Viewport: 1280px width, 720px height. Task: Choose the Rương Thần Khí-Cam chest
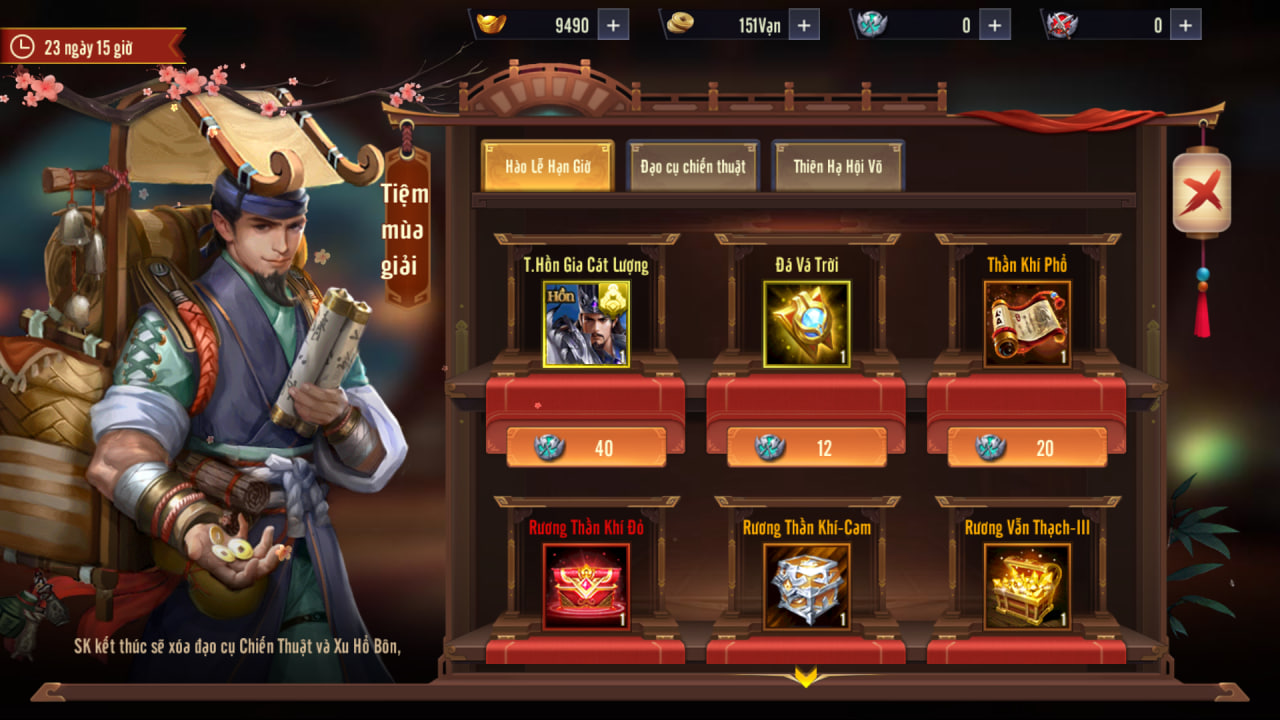tap(806, 587)
